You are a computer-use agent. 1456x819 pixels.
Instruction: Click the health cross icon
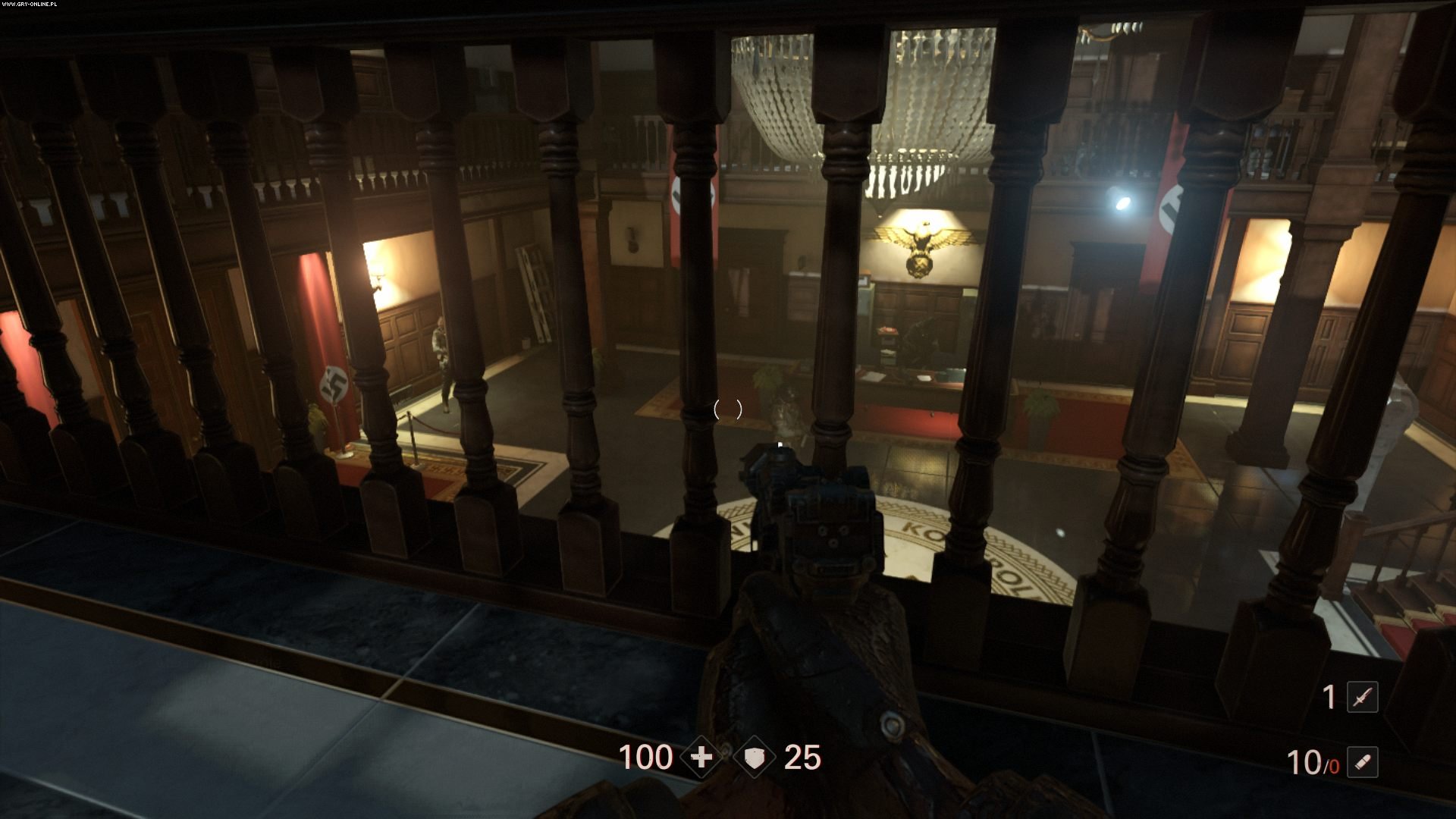pyautogui.click(x=701, y=757)
